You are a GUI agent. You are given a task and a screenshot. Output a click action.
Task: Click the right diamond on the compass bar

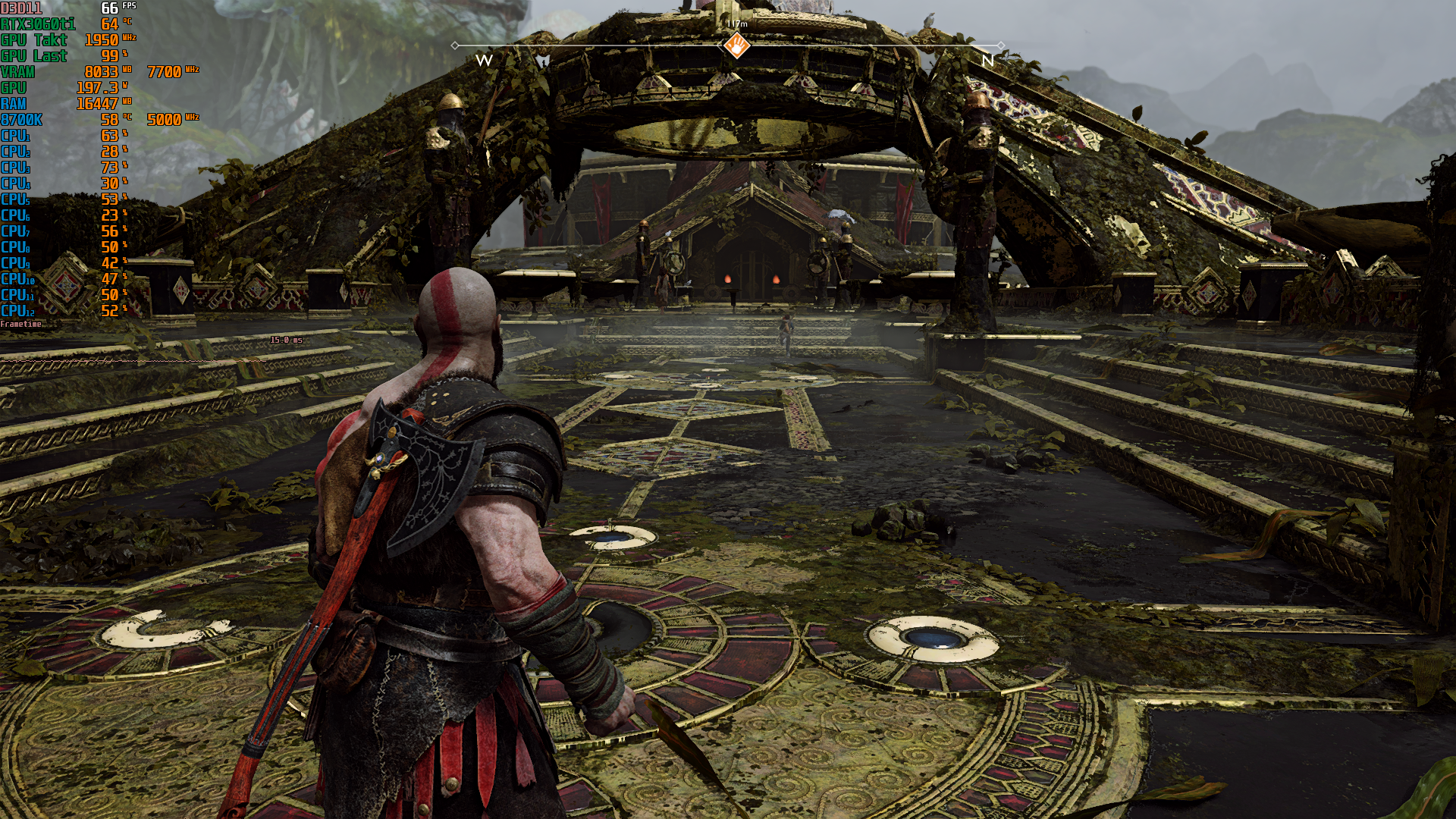point(1002,45)
